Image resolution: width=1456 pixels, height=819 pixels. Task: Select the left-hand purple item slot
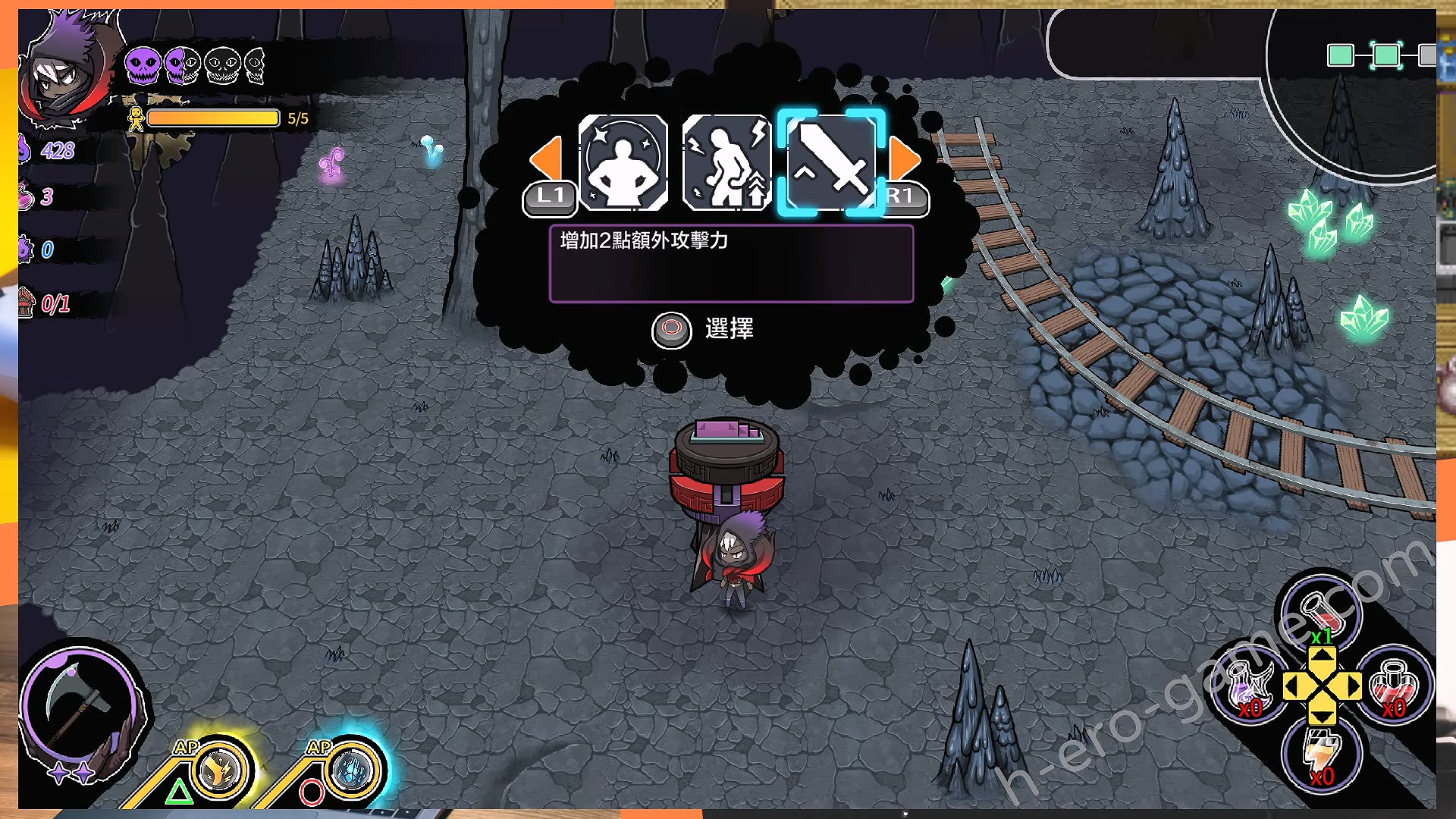click(x=1249, y=688)
